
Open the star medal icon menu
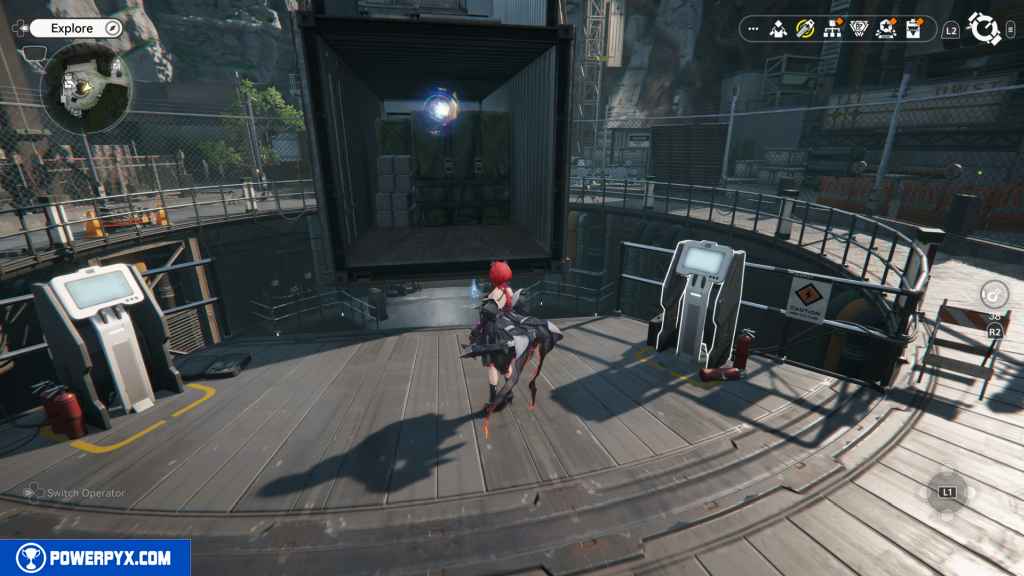pos(886,29)
